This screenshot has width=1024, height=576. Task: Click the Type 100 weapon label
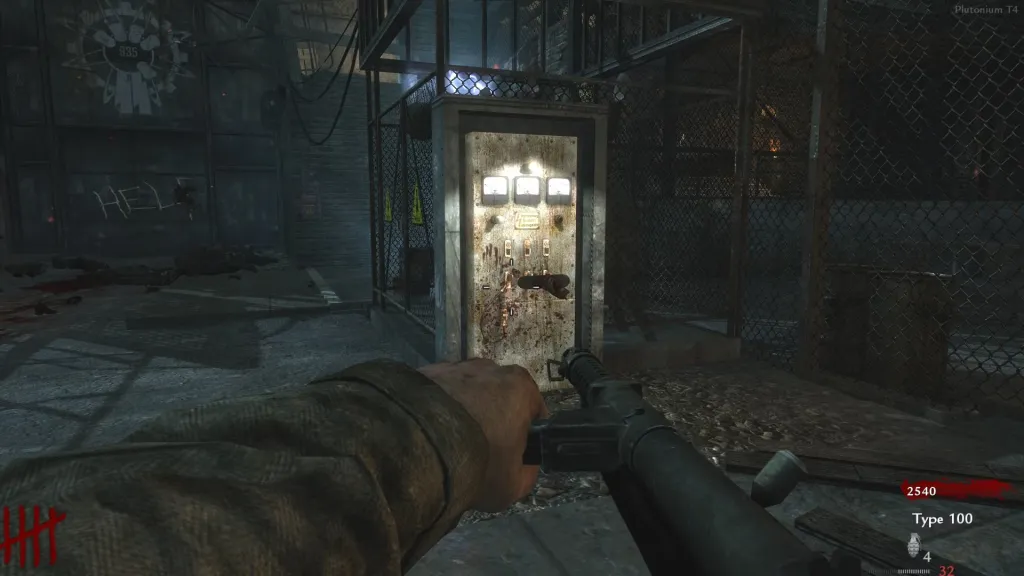coord(941,518)
